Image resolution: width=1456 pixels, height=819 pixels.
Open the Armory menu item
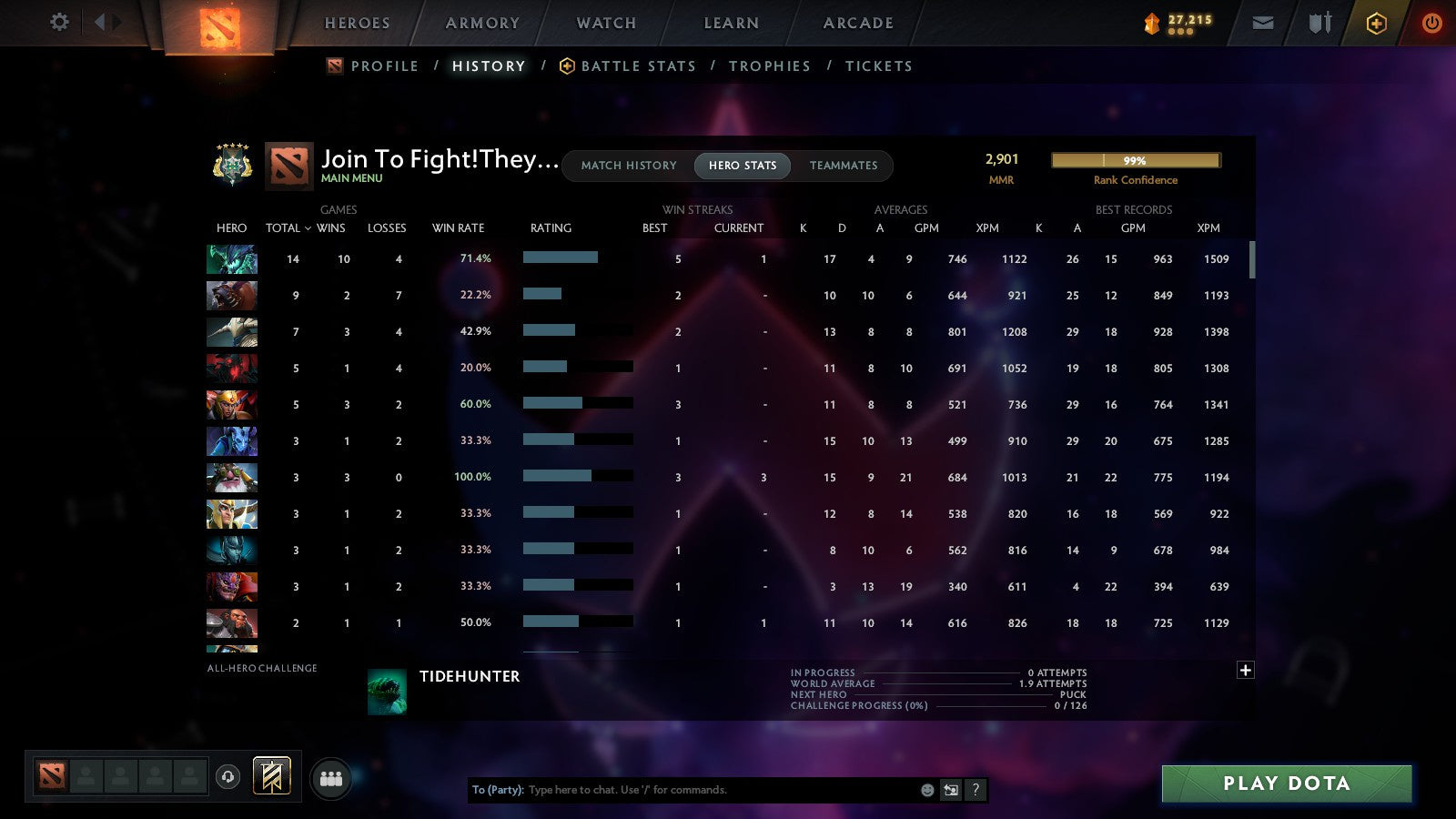pos(482,23)
